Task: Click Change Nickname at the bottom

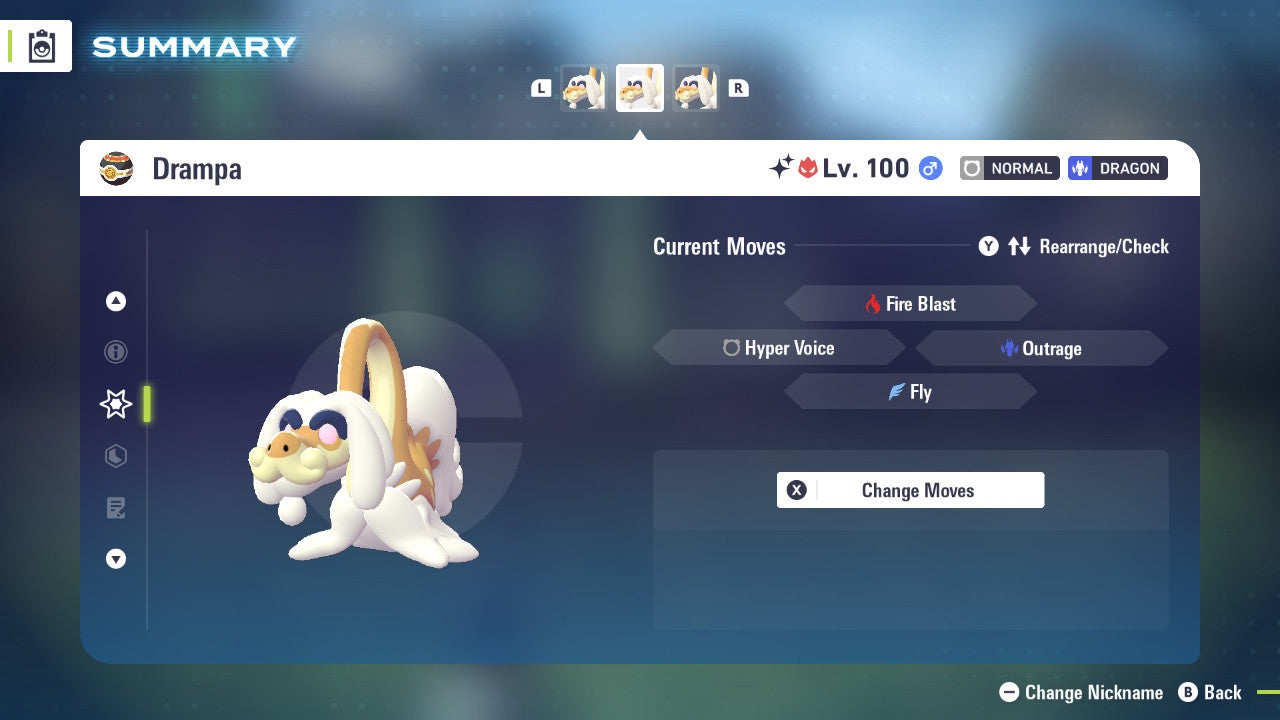Action: pyautogui.click(x=1083, y=692)
